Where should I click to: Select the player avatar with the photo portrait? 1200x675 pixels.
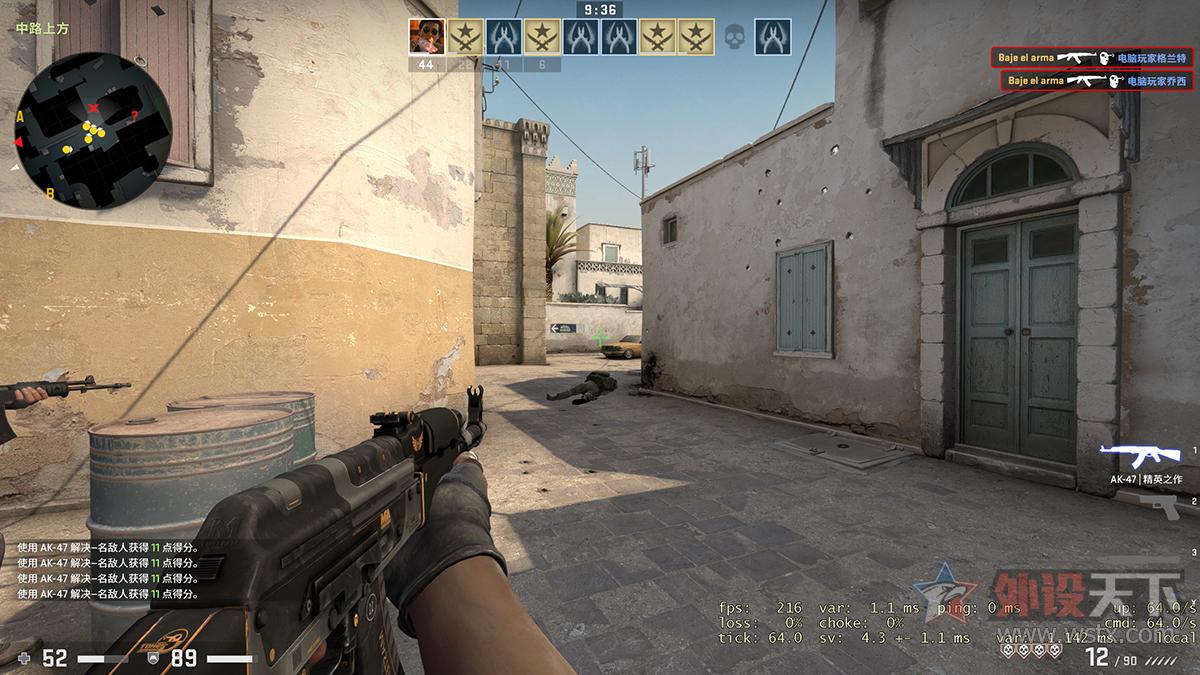[426, 37]
